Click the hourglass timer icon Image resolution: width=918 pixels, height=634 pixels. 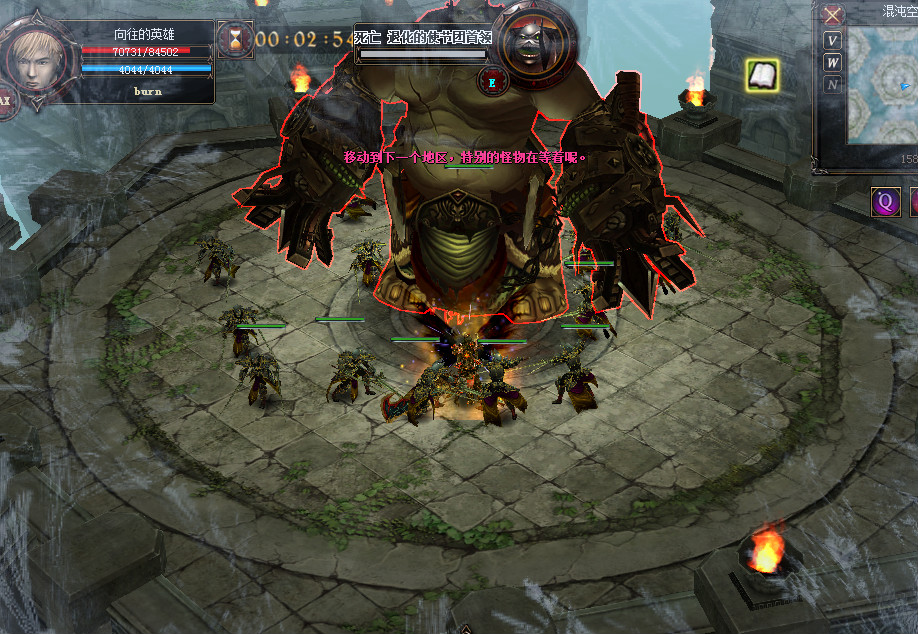click(x=236, y=39)
